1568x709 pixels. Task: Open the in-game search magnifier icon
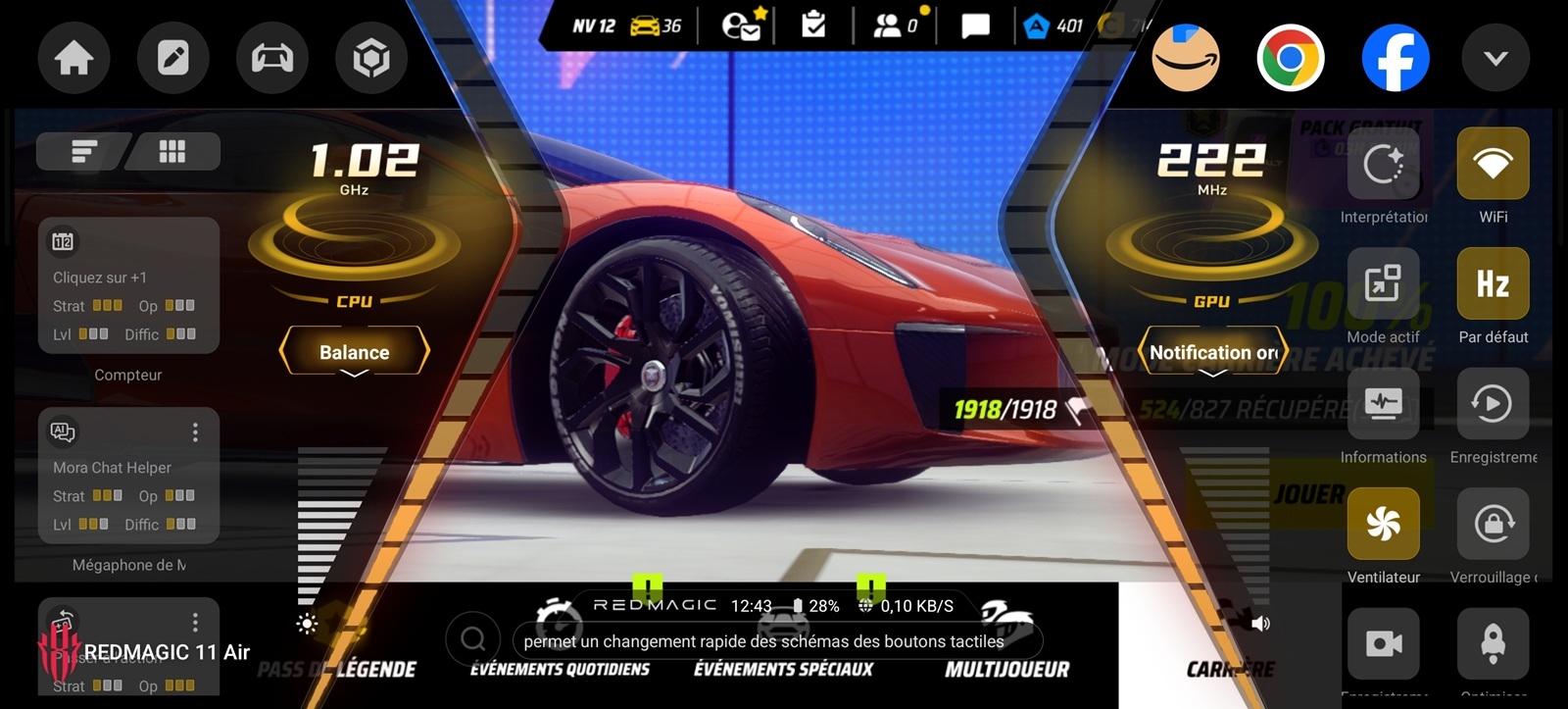pyautogui.click(x=474, y=638)
